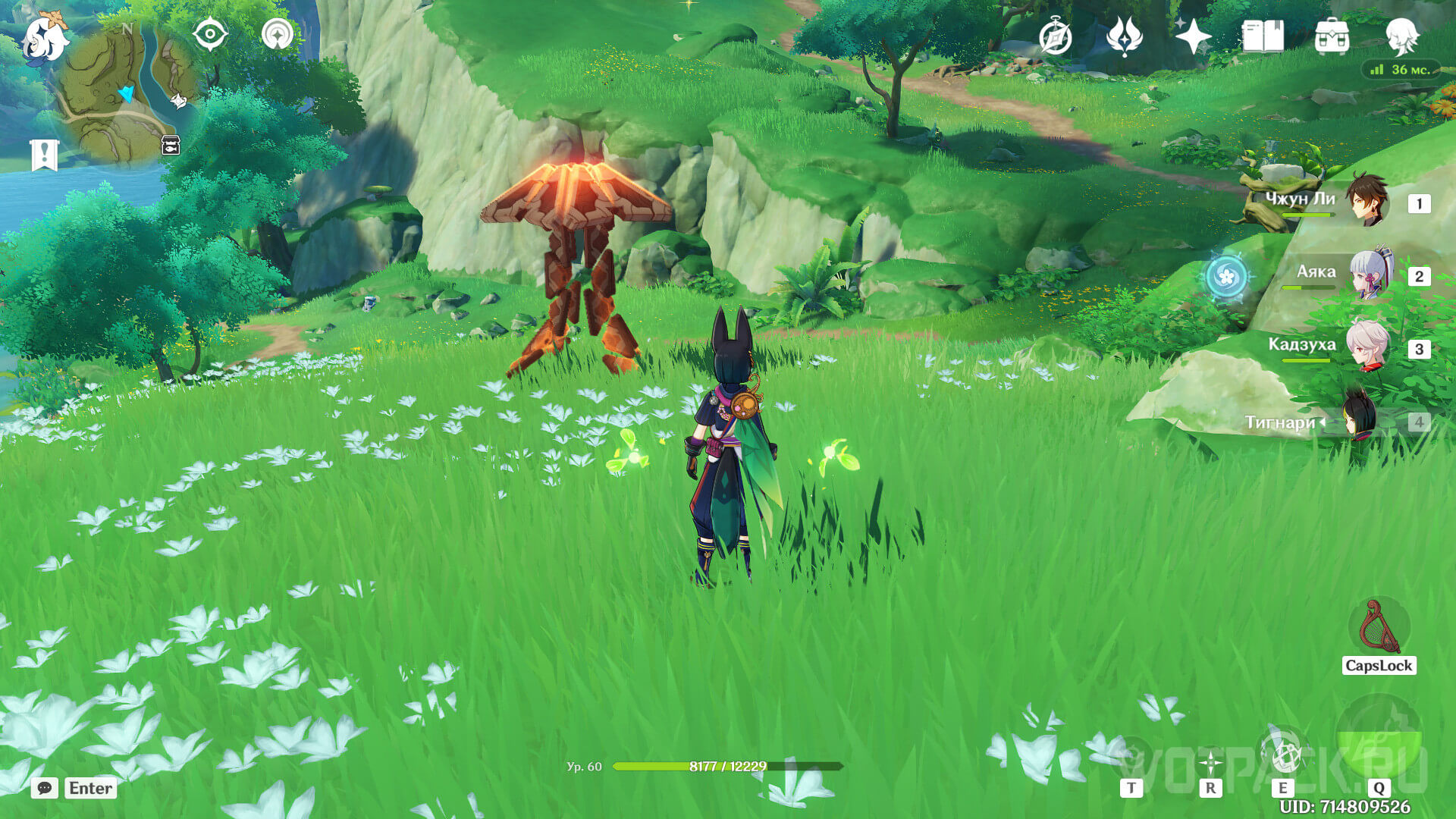Open the compass events icon
Image resolution: width=1456 pixels, height=819 pixels.
click(1055, 37)
